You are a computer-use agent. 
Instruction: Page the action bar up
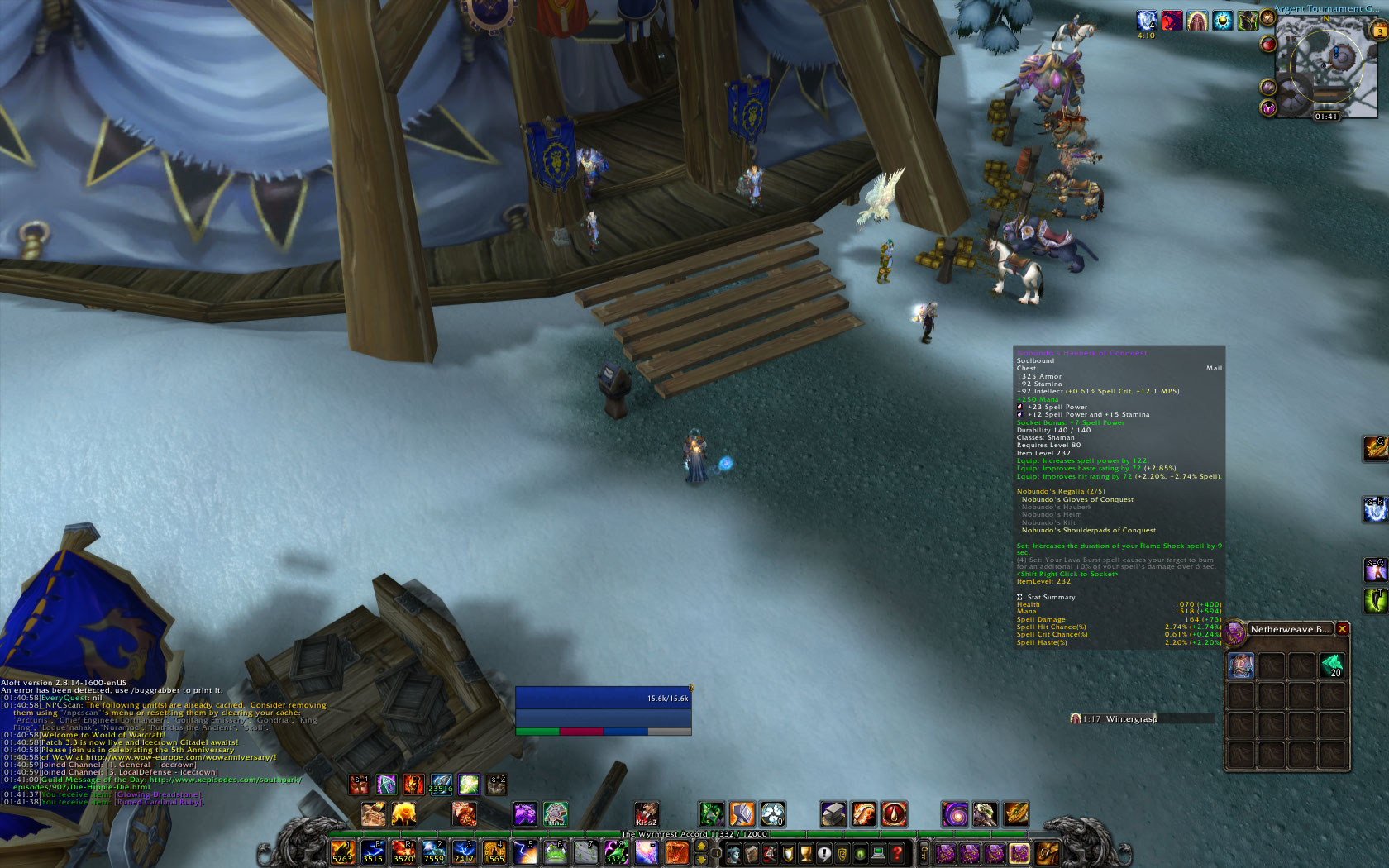point(702,846)
